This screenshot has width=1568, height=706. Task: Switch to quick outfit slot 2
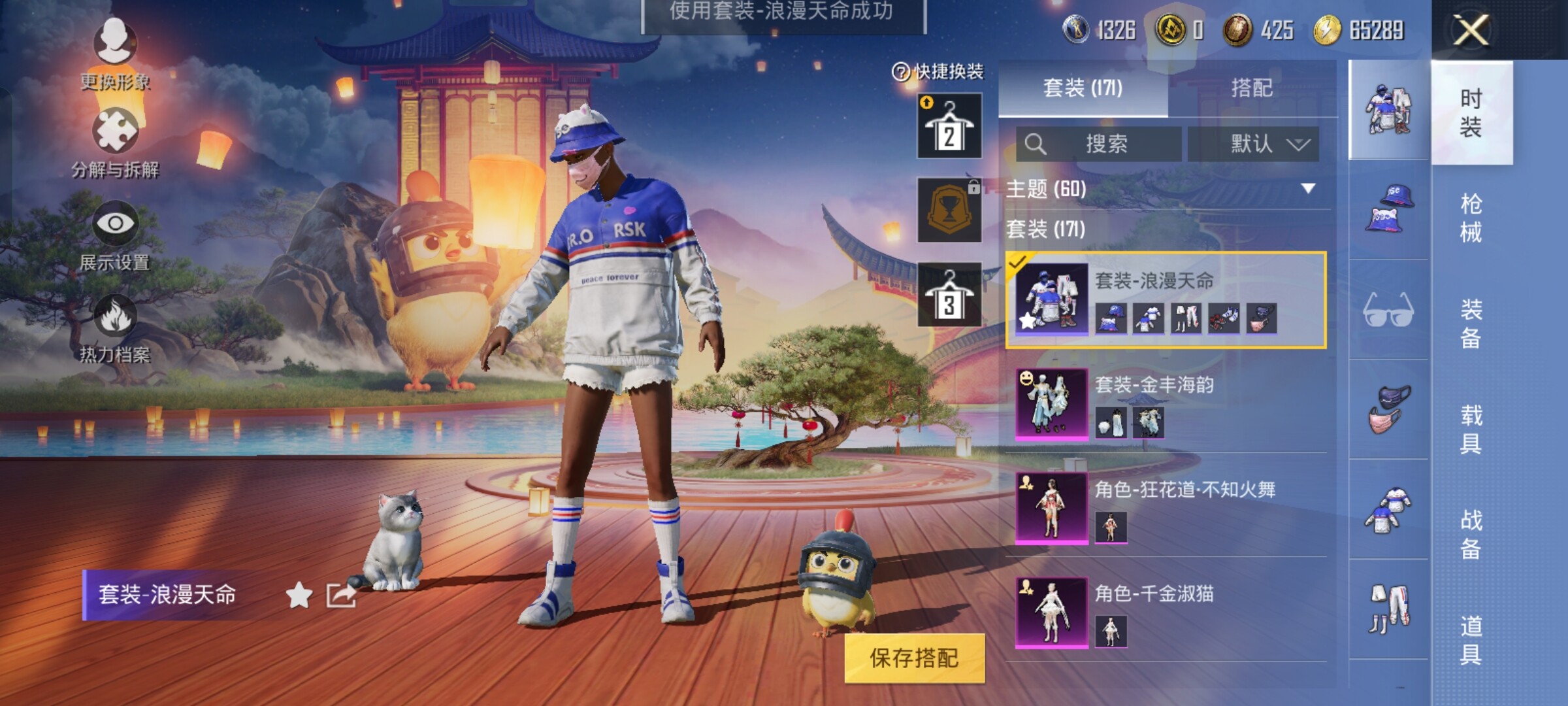949,126
